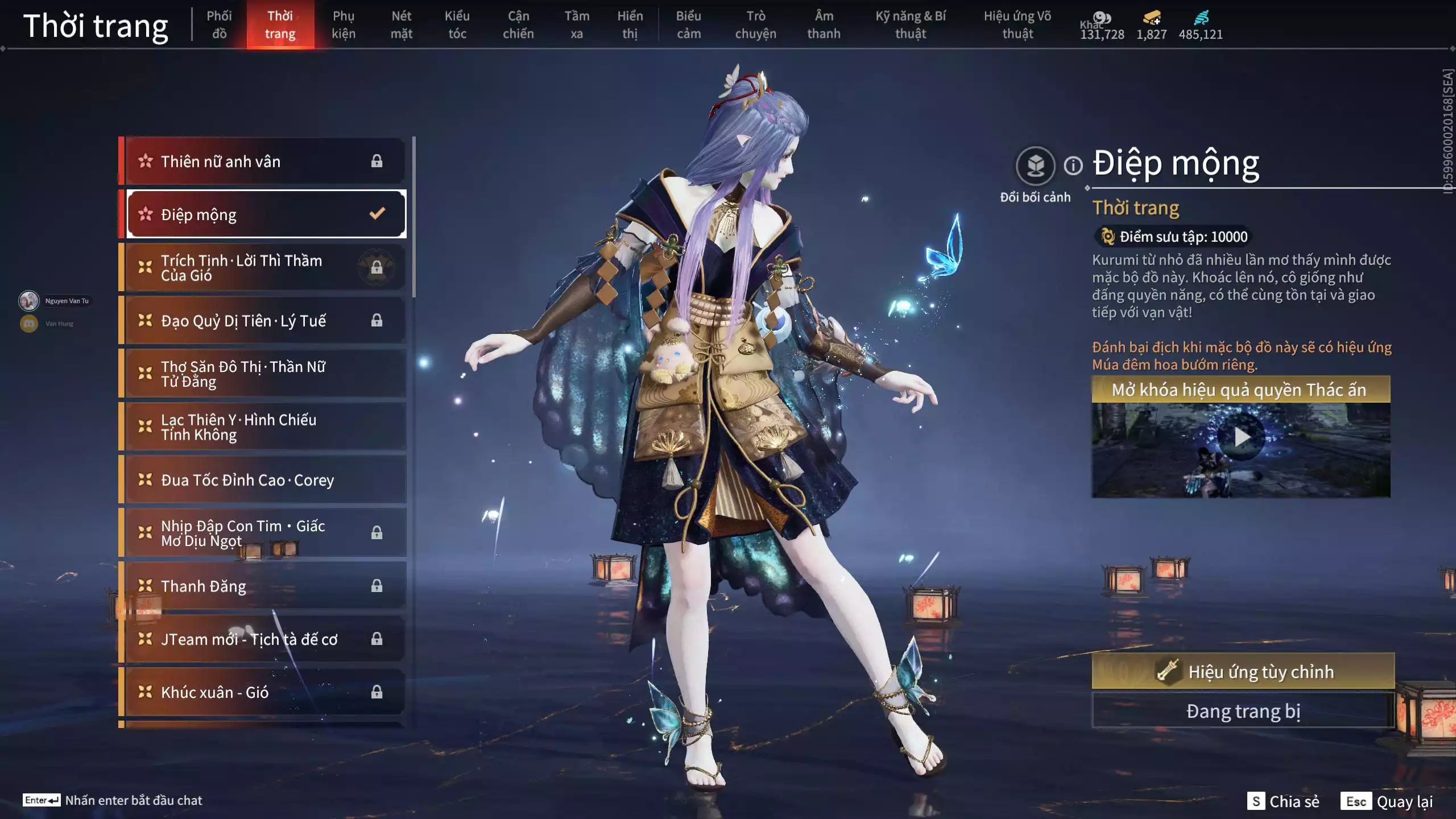Image resolution: width=1456 pixels, height=819 pixels.
Task: Click the Đang trang bị button
Action: pyautogui.click(x=1243, y=712)
